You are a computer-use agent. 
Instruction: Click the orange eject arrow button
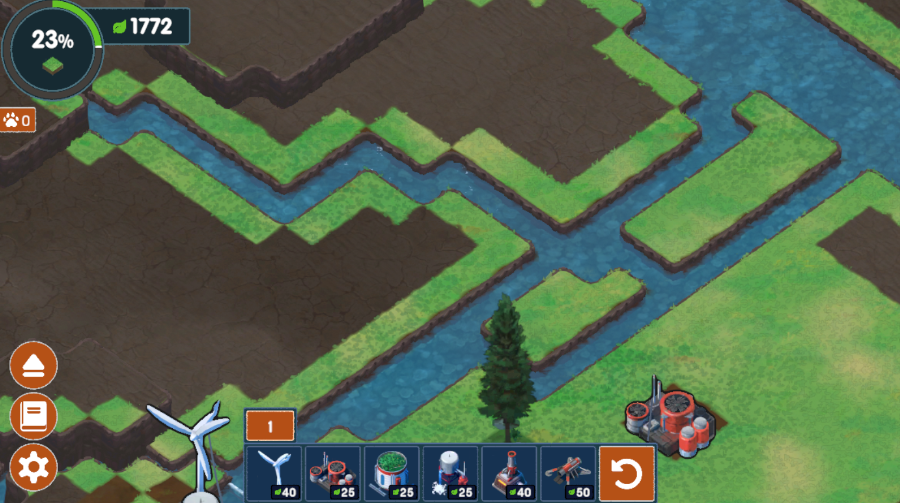[x=33, y=366]
